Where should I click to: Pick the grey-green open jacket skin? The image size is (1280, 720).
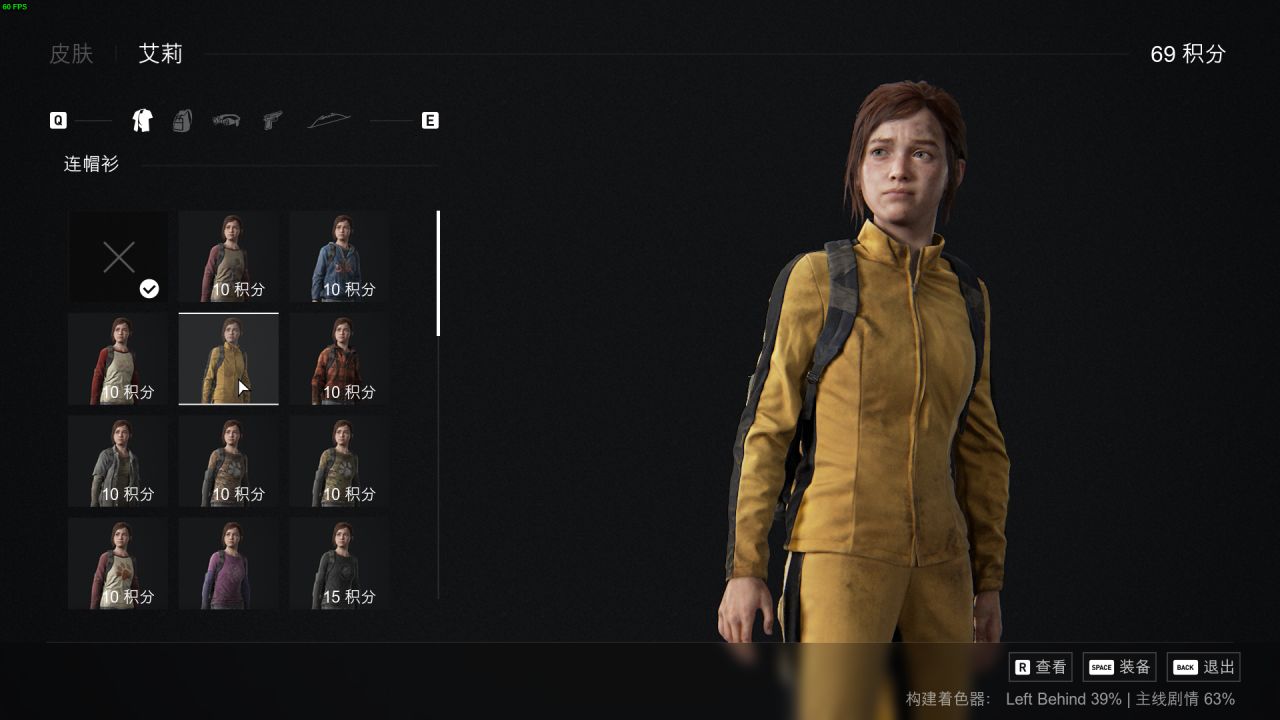pos(118,461)
